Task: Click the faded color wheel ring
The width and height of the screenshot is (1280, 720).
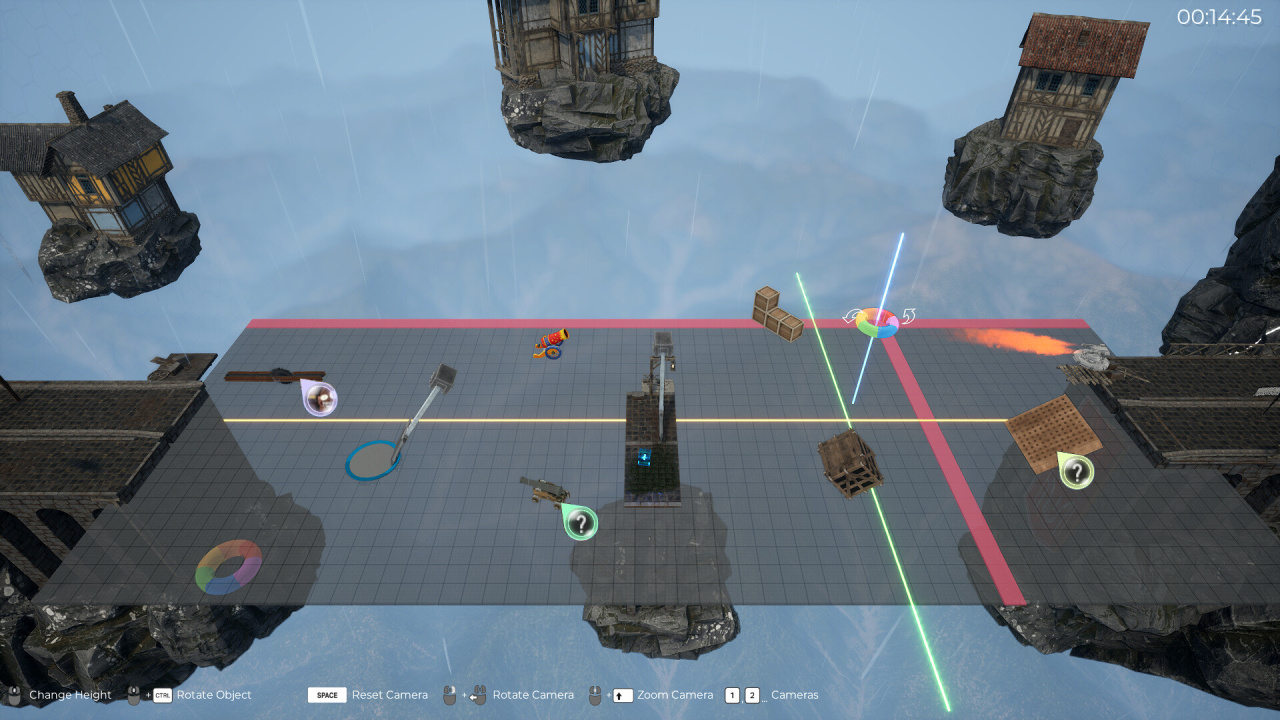Action: 229,567
